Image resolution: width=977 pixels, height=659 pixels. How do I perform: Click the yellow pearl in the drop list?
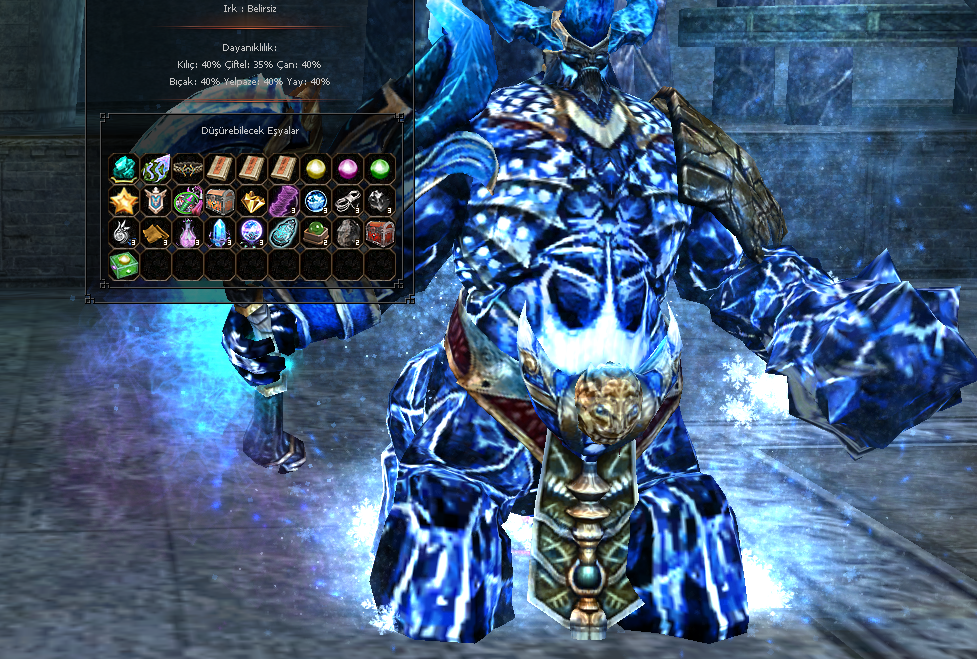point(316,169)
